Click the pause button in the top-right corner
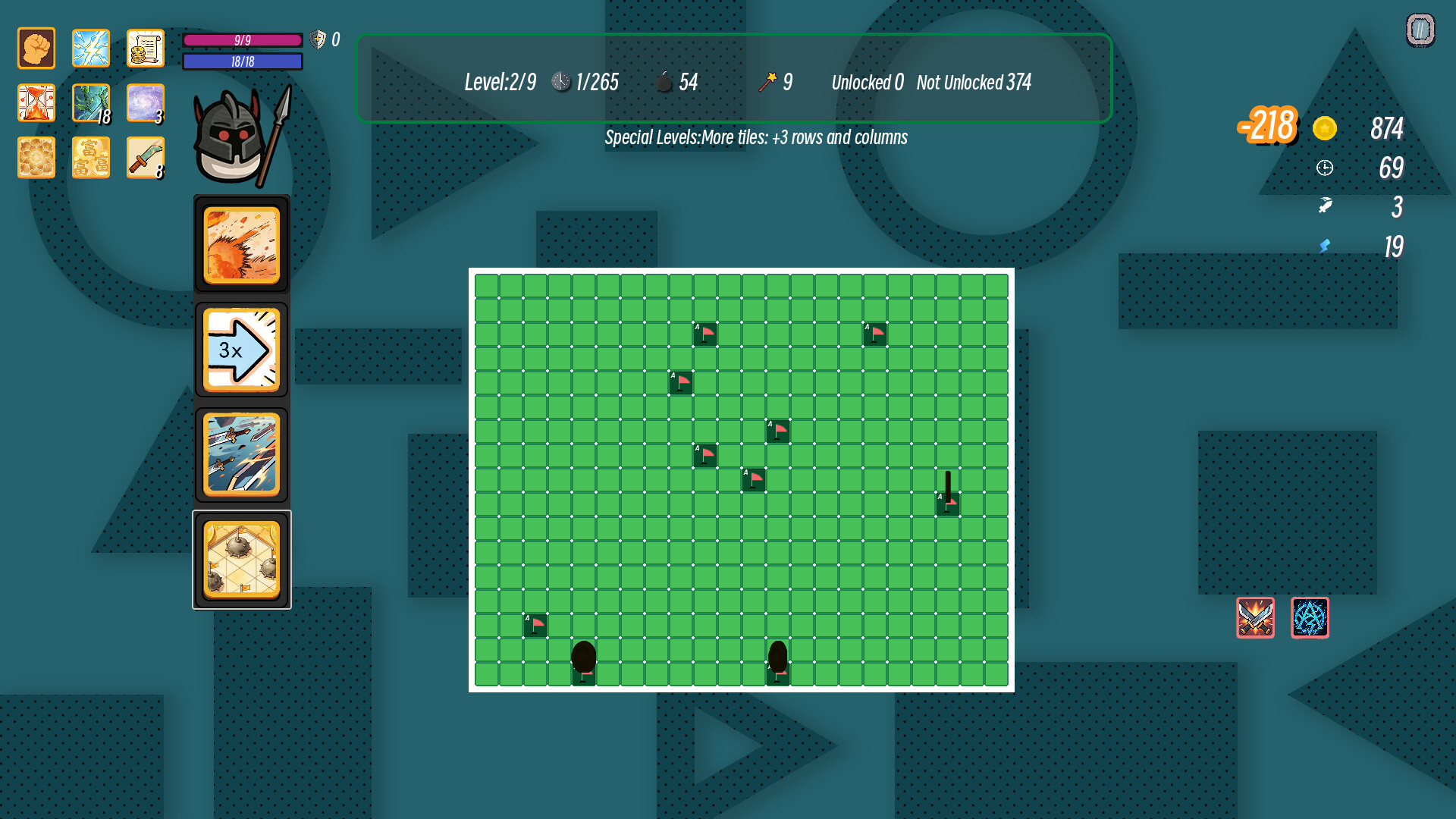 click(1419, 29)
